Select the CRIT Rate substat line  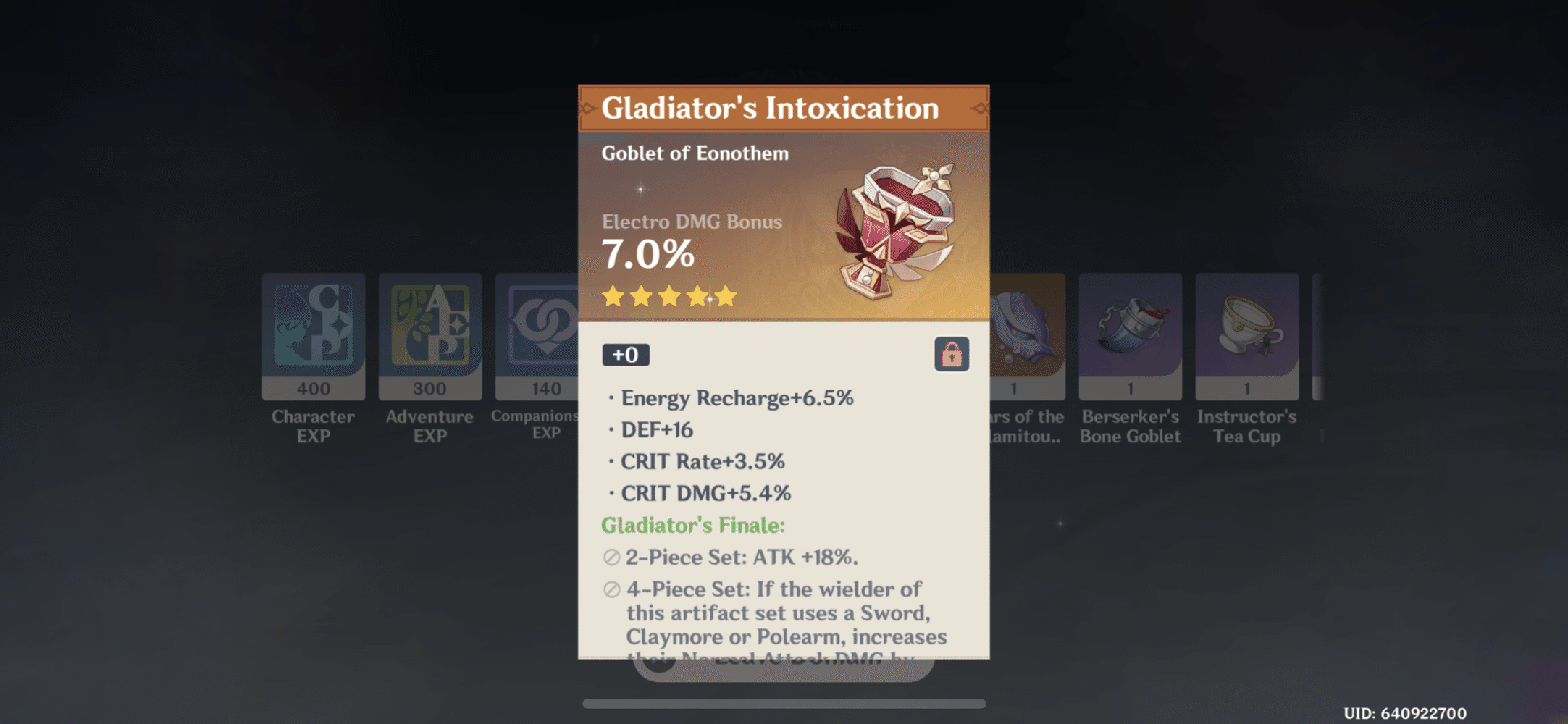click(x=702, y=461)
